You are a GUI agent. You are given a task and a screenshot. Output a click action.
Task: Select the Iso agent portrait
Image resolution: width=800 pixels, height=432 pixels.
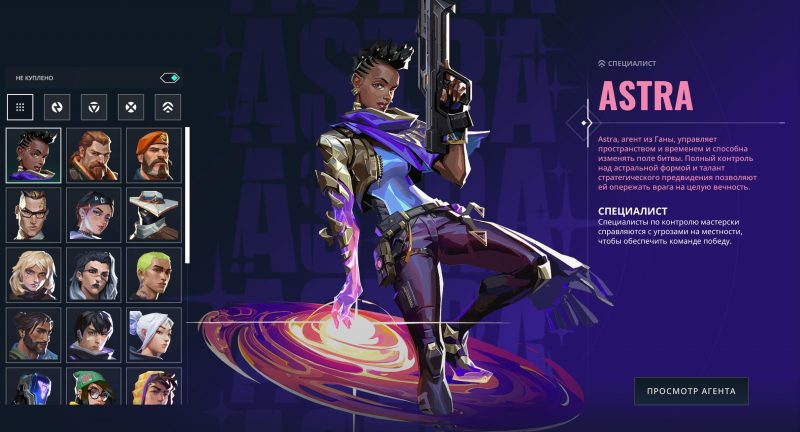[x=94, y=334]
